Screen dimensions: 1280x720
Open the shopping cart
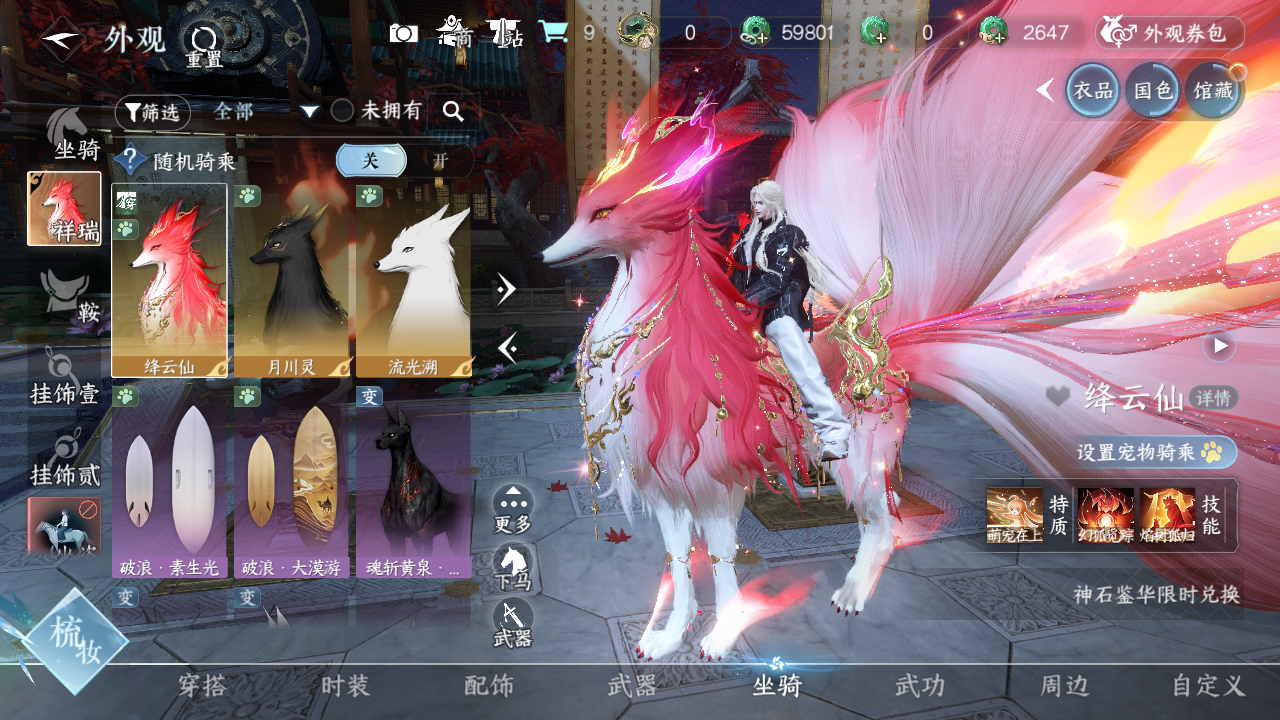click(553, 33)
